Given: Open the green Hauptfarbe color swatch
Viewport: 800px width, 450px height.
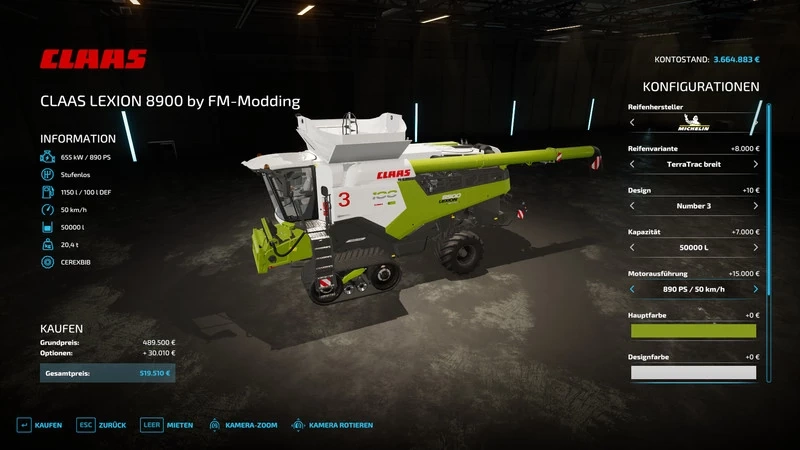Looking at the screenshot, I should tap(693, 331).
